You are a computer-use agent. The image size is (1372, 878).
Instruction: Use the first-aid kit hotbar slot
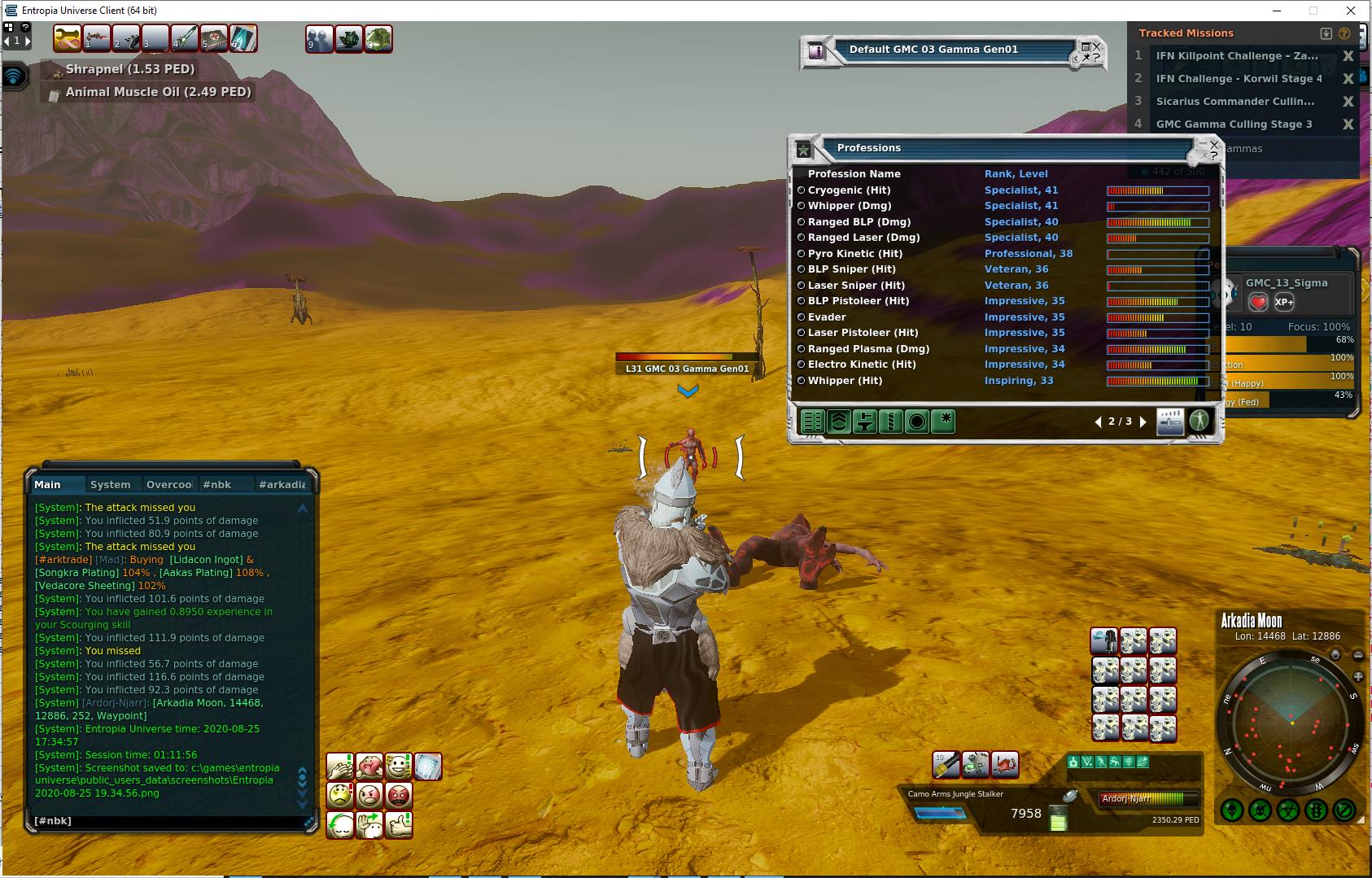coord(213,38)
